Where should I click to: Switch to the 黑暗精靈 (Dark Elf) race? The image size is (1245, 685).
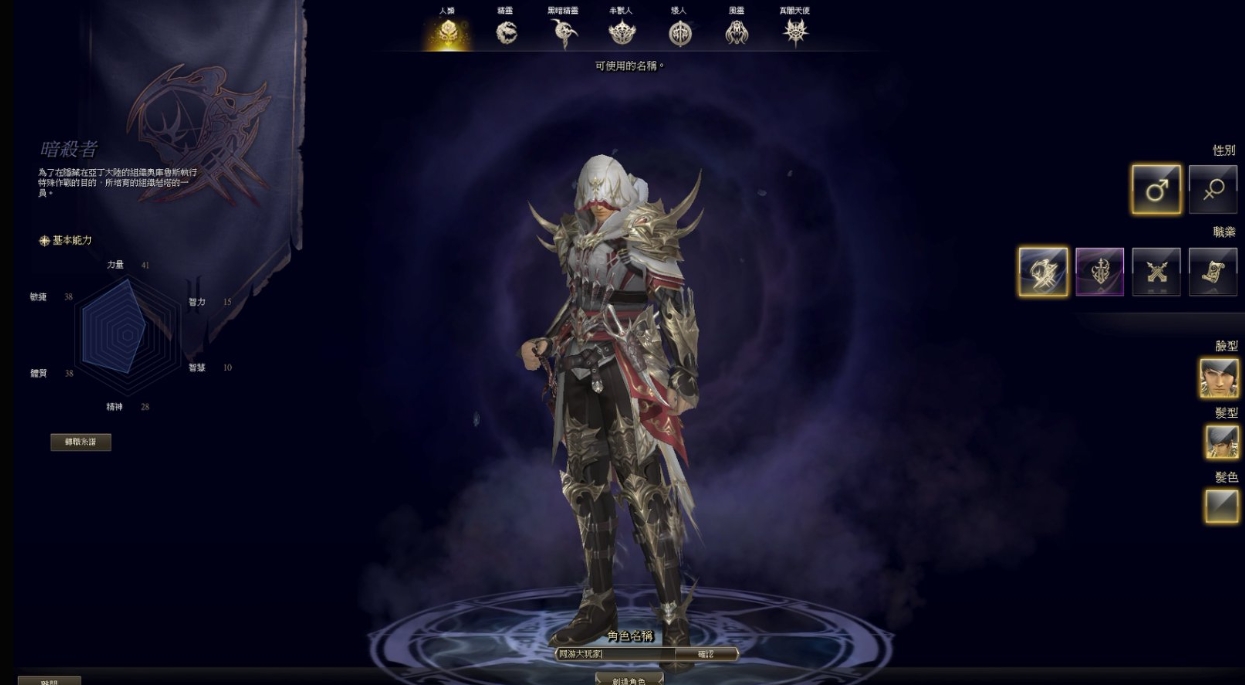564,33
